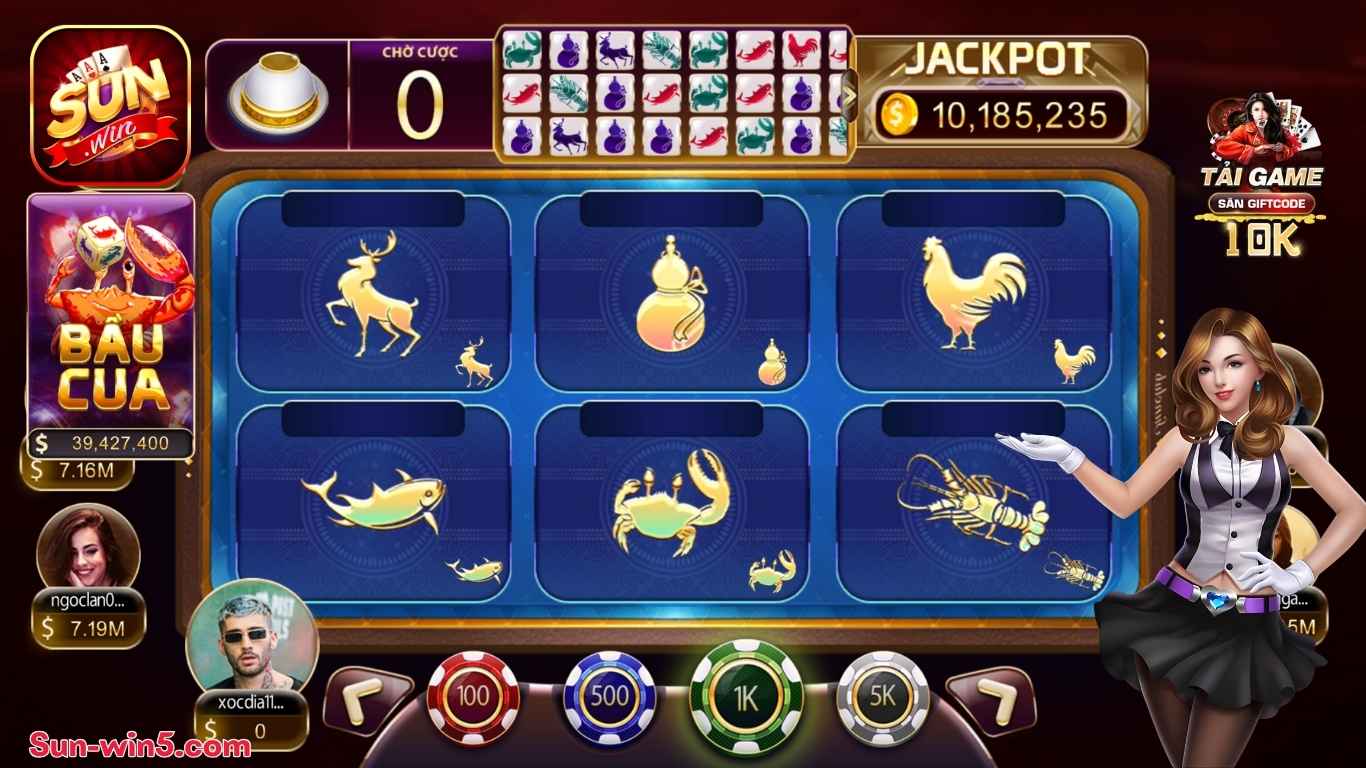Image resolution: width=1366 pixels, height=768 pixels.
Task: Bet on the deer tile
Action: point(373,293)
